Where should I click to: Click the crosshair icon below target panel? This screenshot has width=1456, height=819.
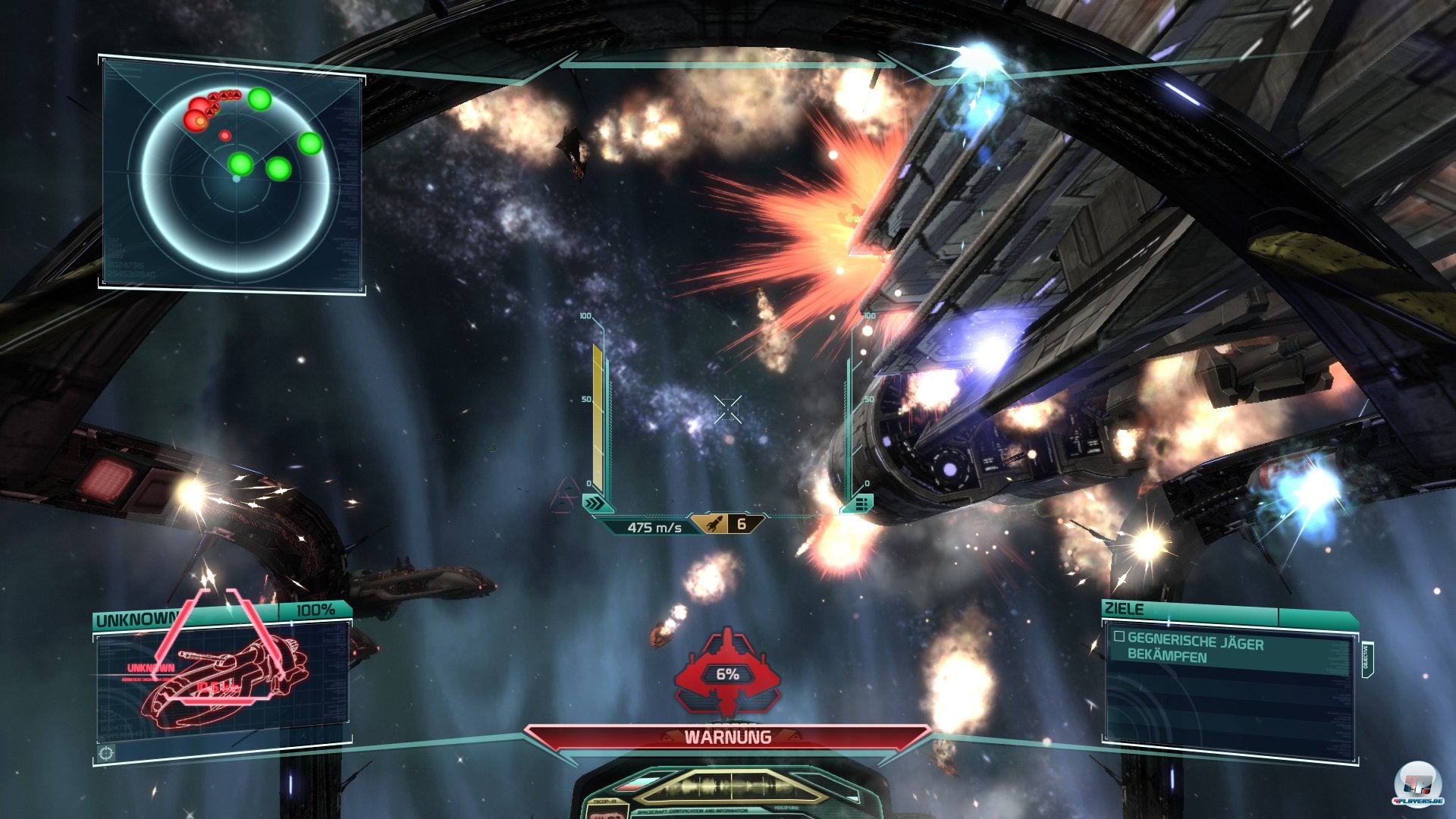click(x=107, y=752)
